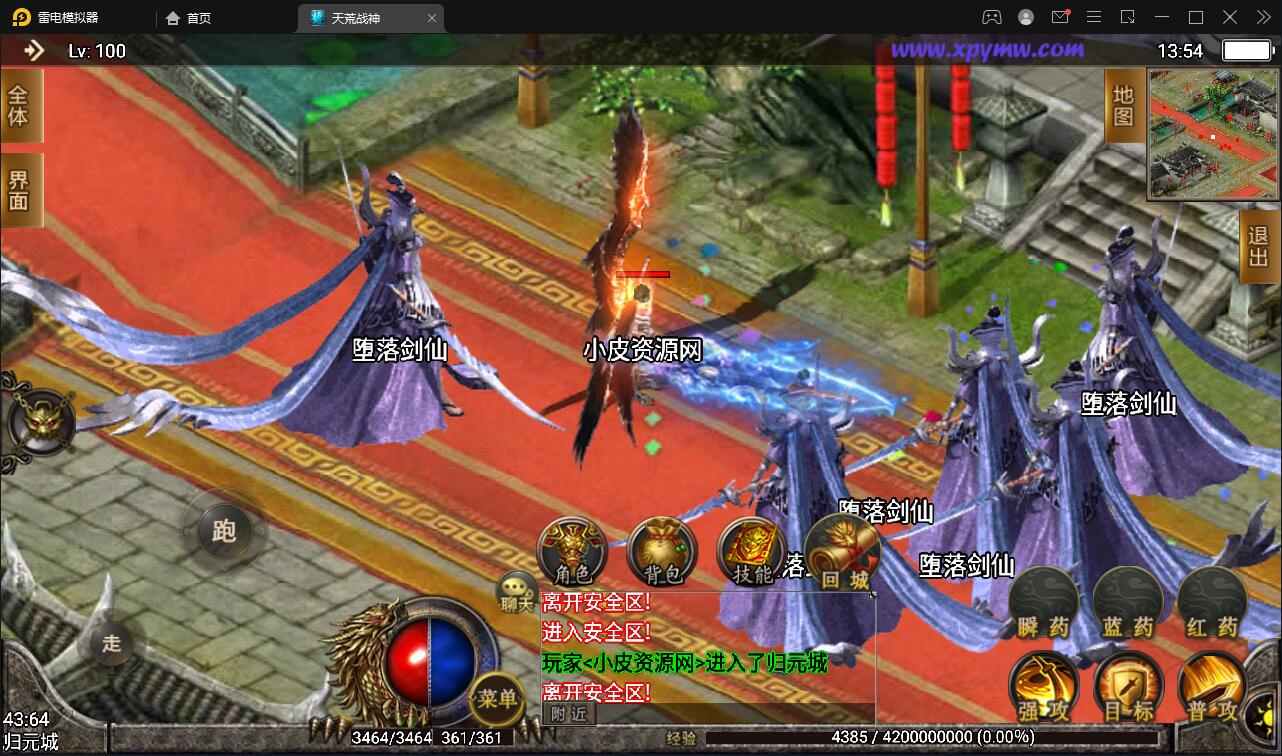Select the 目标 (Target) shield icon
Screen dimensions: 1282x756
point(1128,688)
